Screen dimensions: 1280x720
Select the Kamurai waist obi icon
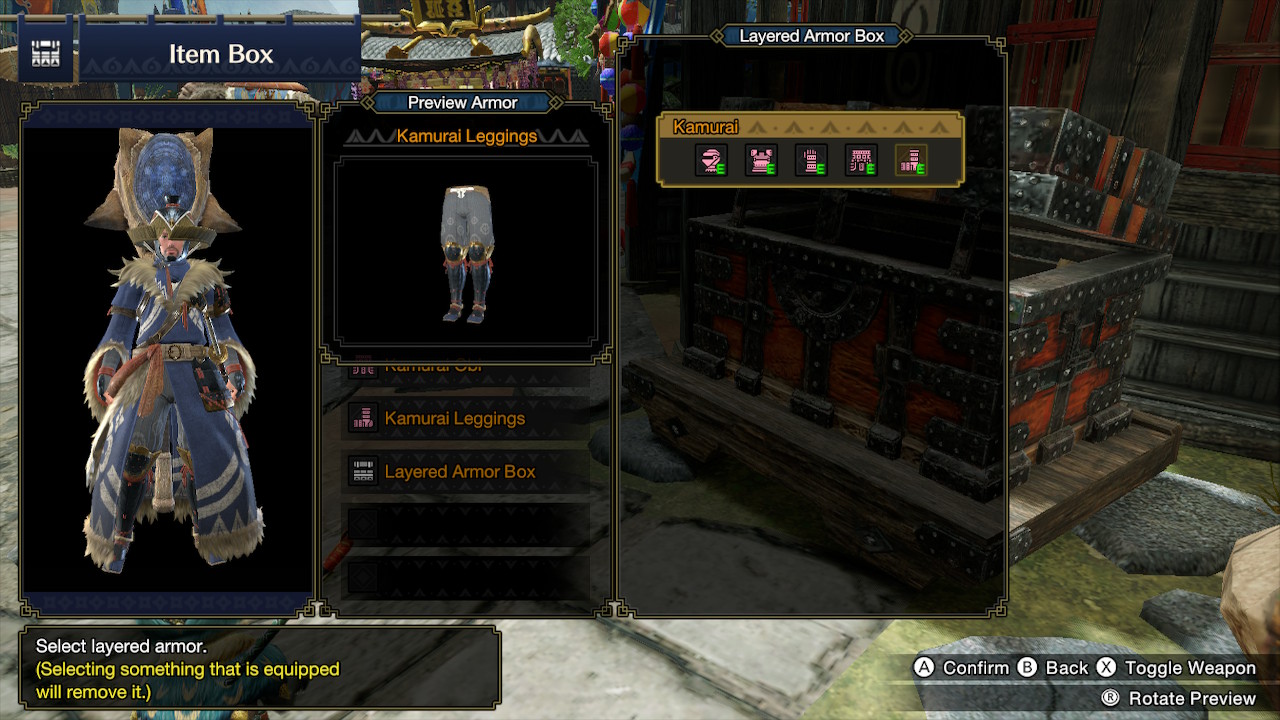tap(861, 160)
